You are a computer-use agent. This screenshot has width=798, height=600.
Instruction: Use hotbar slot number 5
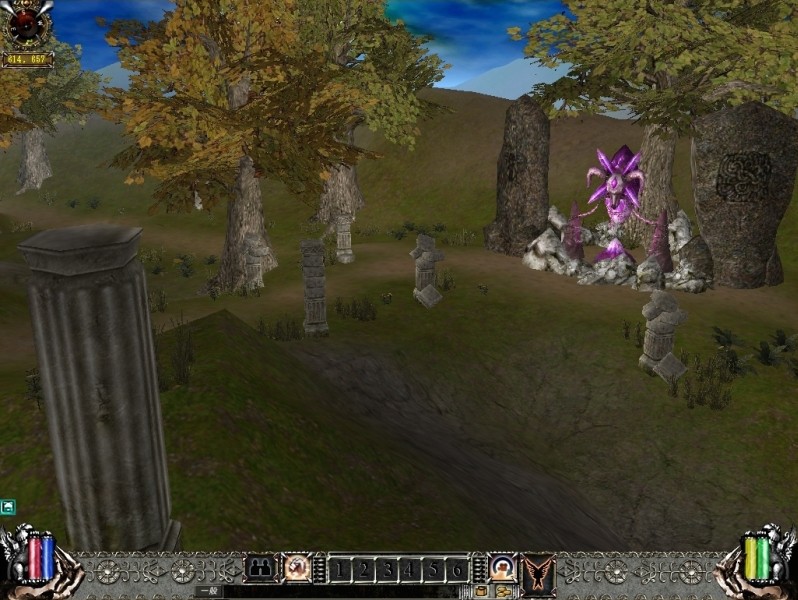tap(433, 570)
